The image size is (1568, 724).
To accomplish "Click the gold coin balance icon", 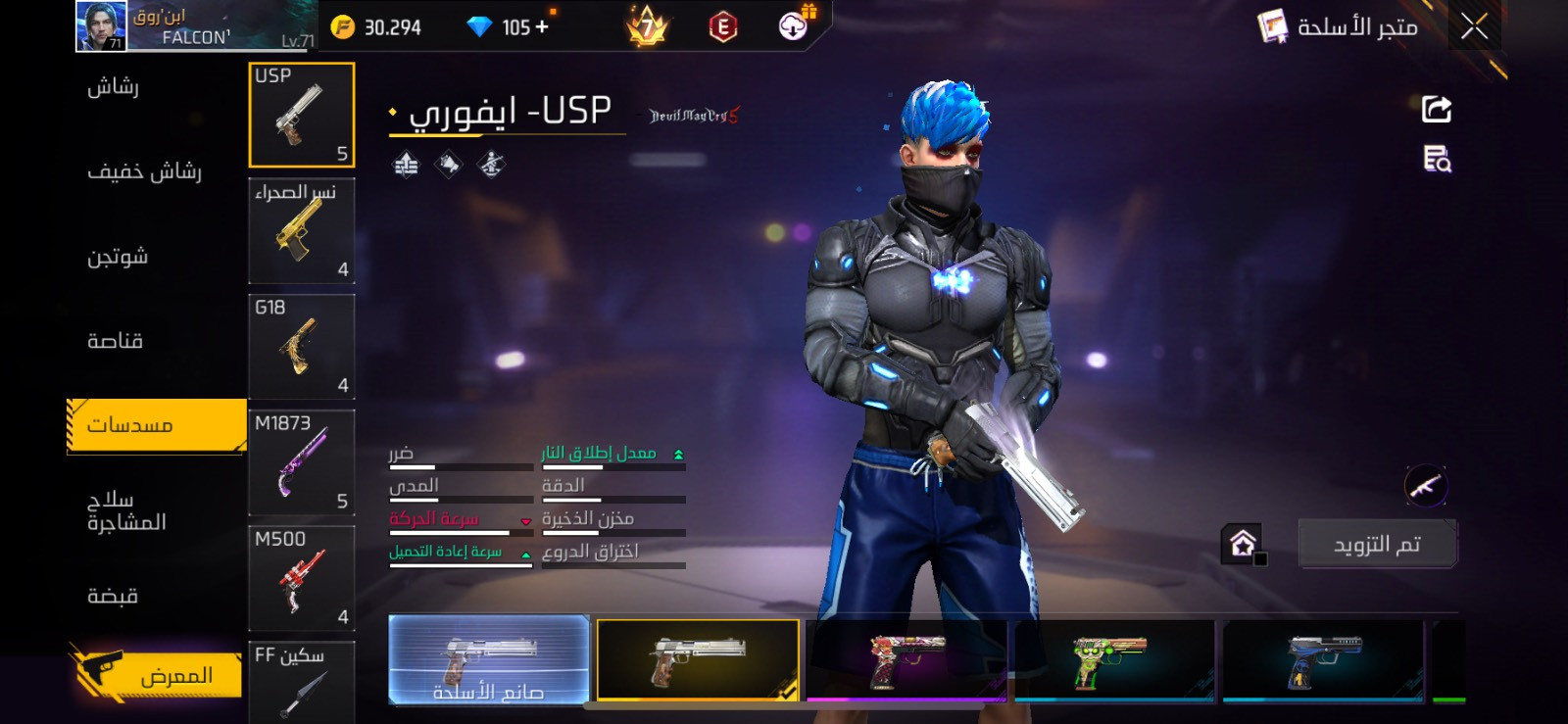I will [x=342, y=26].
